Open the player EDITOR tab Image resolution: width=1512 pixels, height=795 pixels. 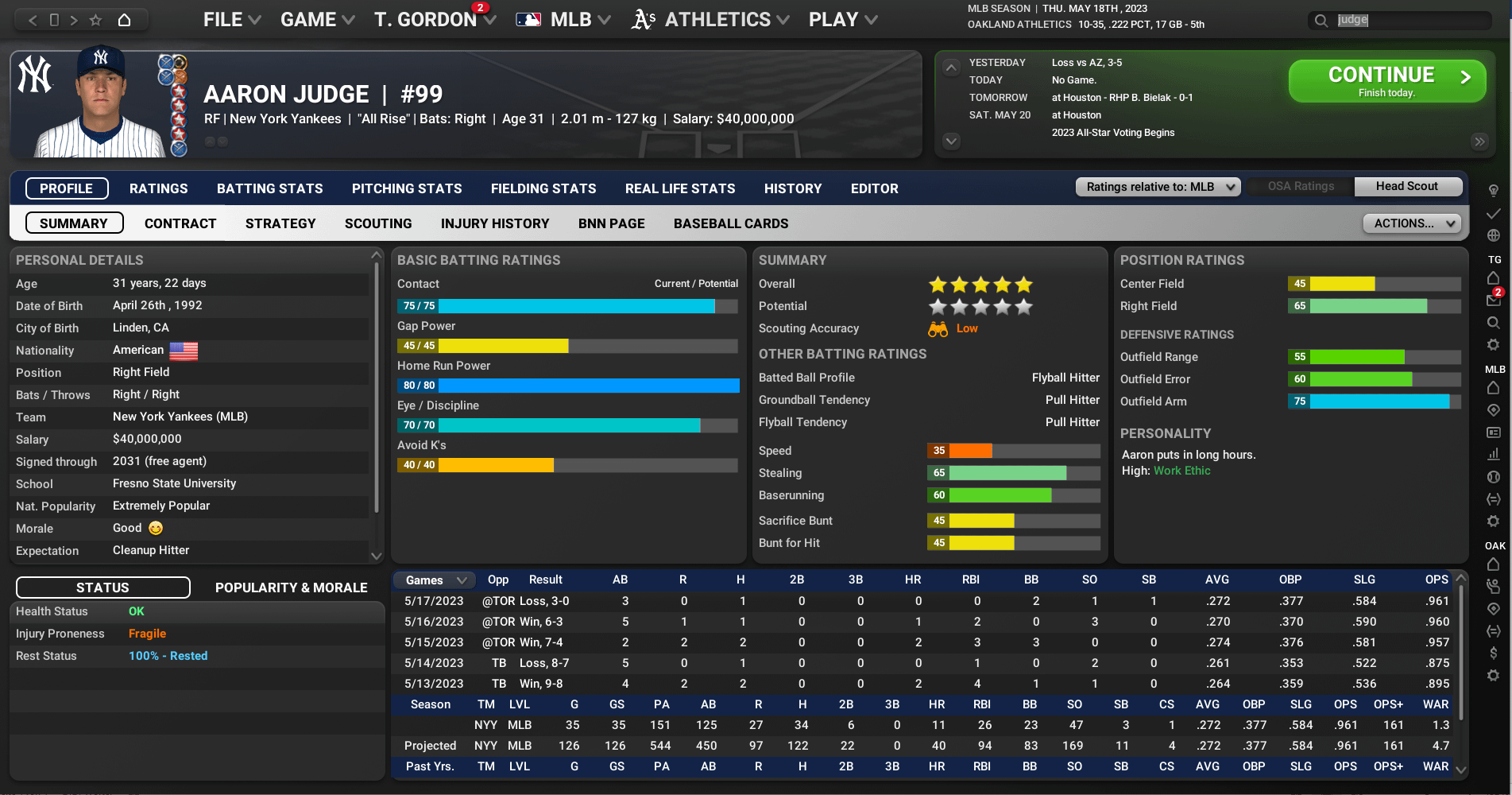[x=875, y=188]
